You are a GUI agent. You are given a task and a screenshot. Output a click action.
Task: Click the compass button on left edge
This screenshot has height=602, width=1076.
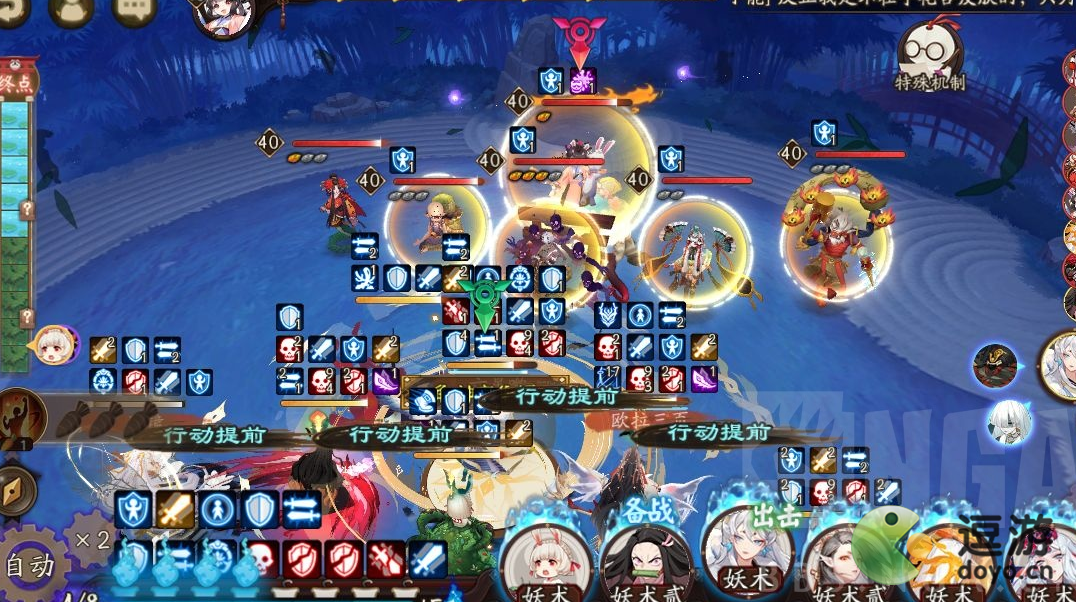pos(14,491)
